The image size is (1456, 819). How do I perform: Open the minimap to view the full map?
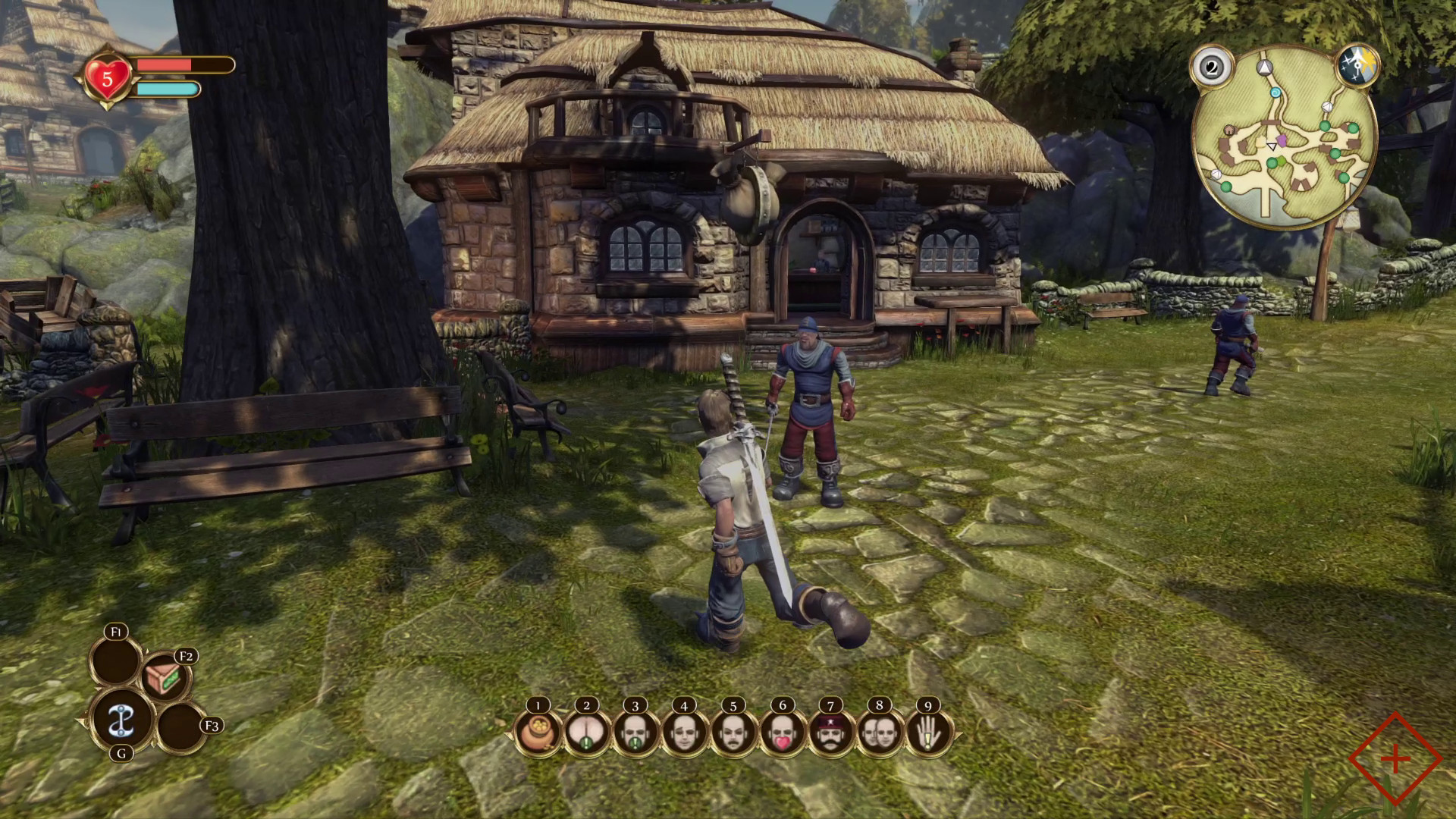point(1283,133)
